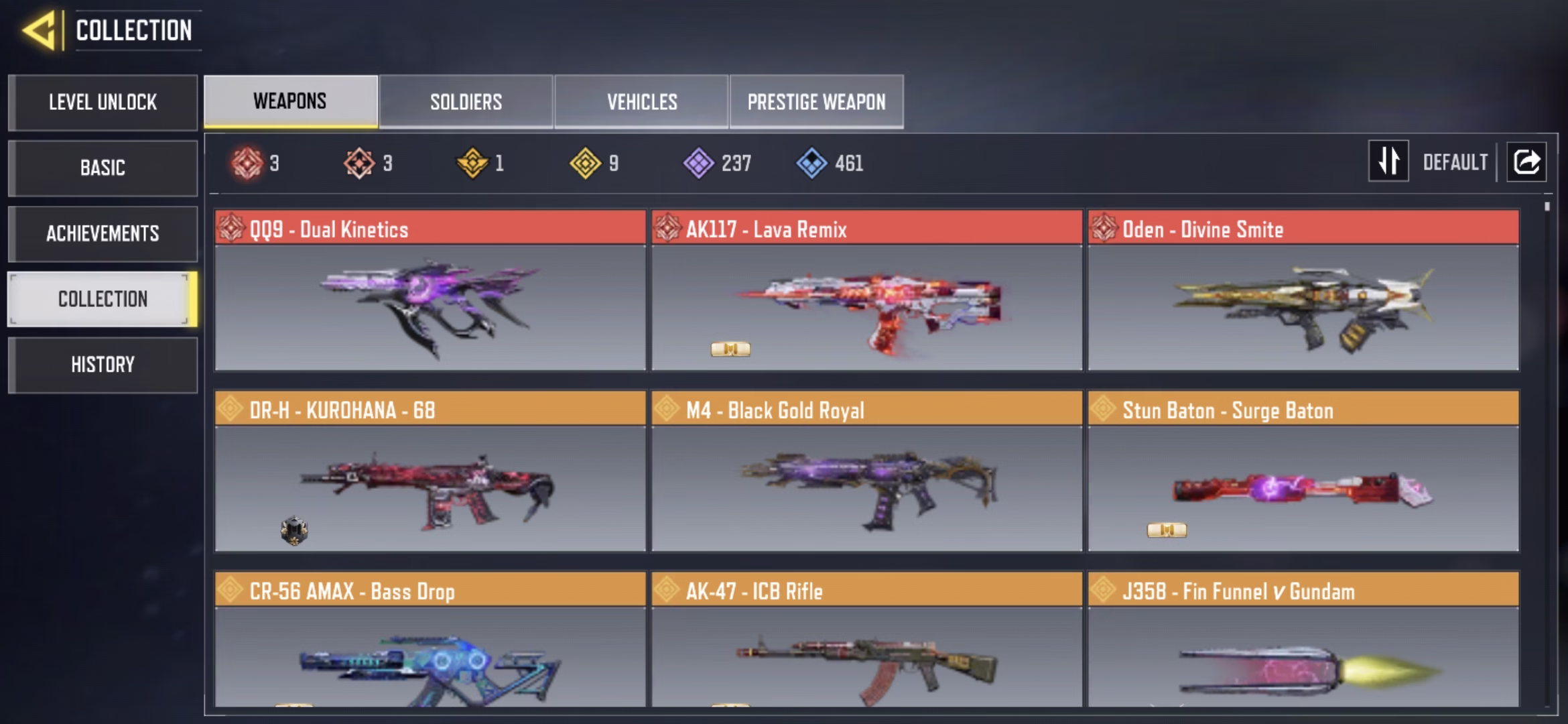Switch to the Weapons tab

(x=290, y=101)
